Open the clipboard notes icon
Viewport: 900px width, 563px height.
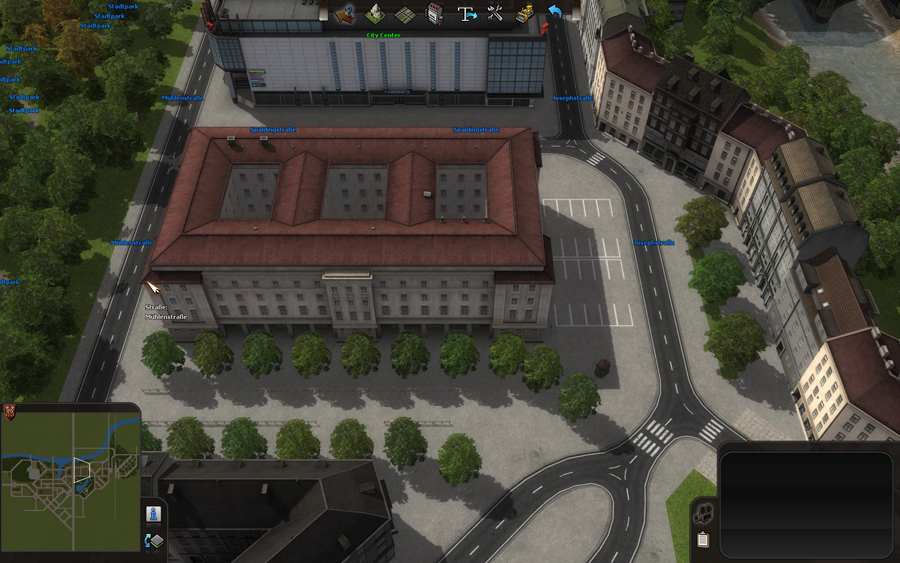[704, 540]
